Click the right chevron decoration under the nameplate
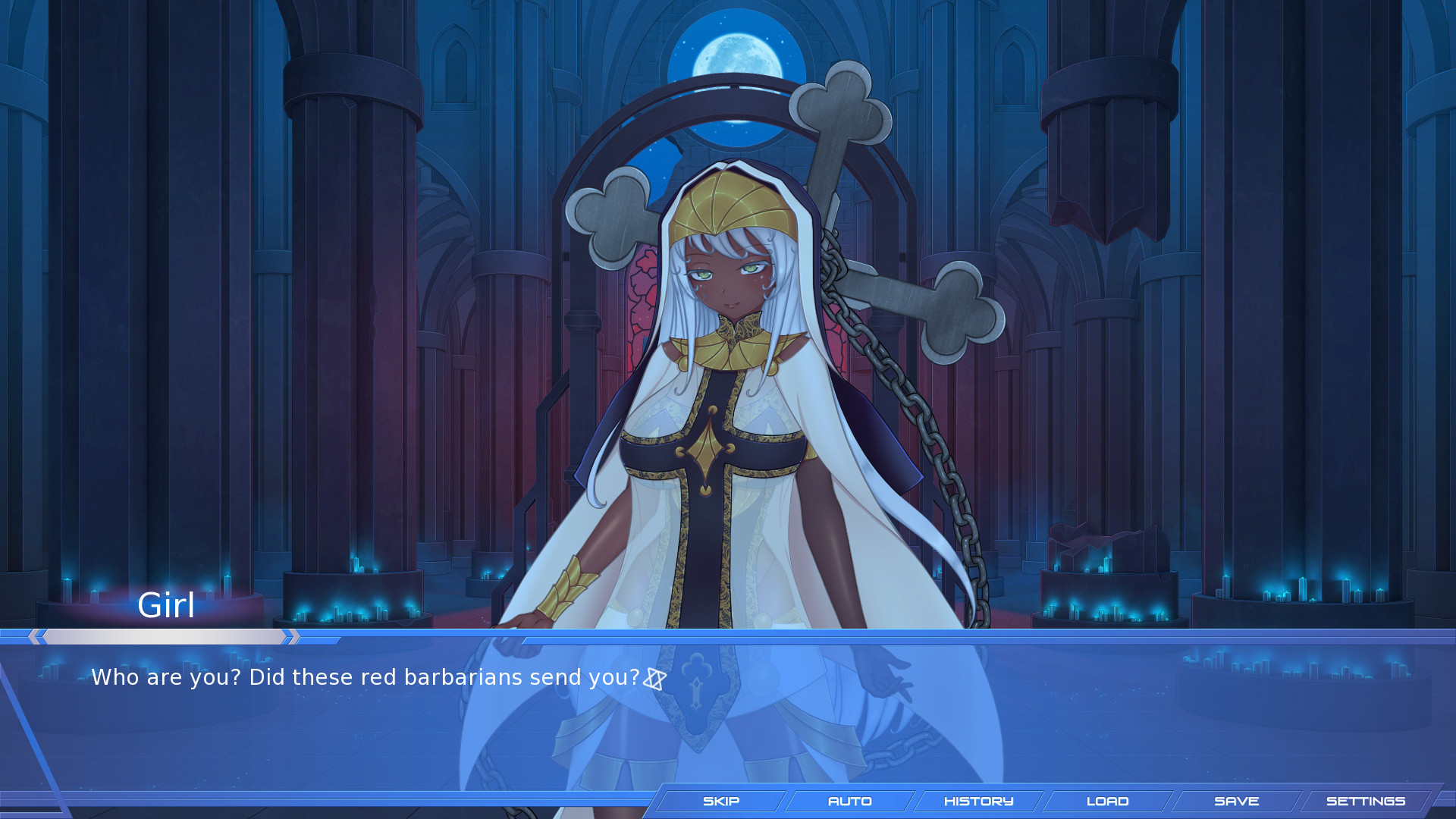The image size is (1456, 819). point(288,636)
